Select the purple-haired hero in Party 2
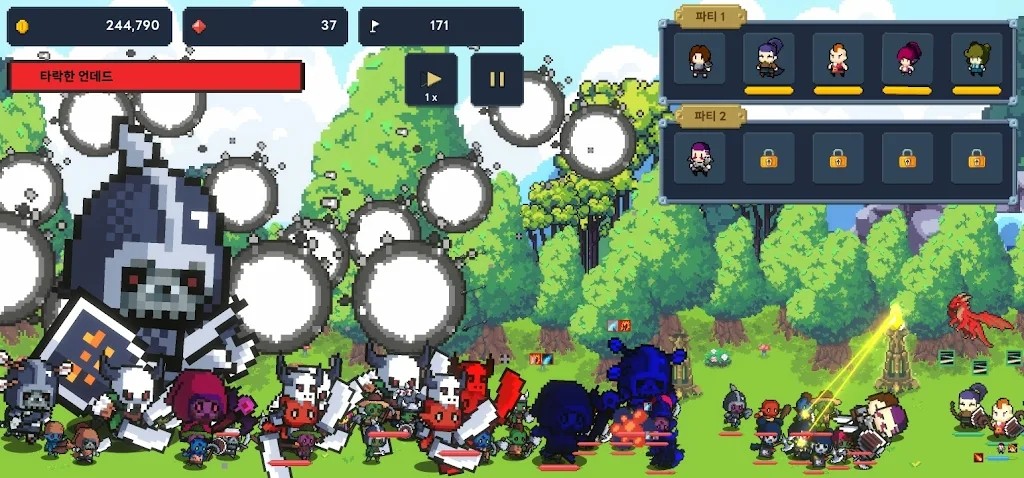 (x=699, y=158)
